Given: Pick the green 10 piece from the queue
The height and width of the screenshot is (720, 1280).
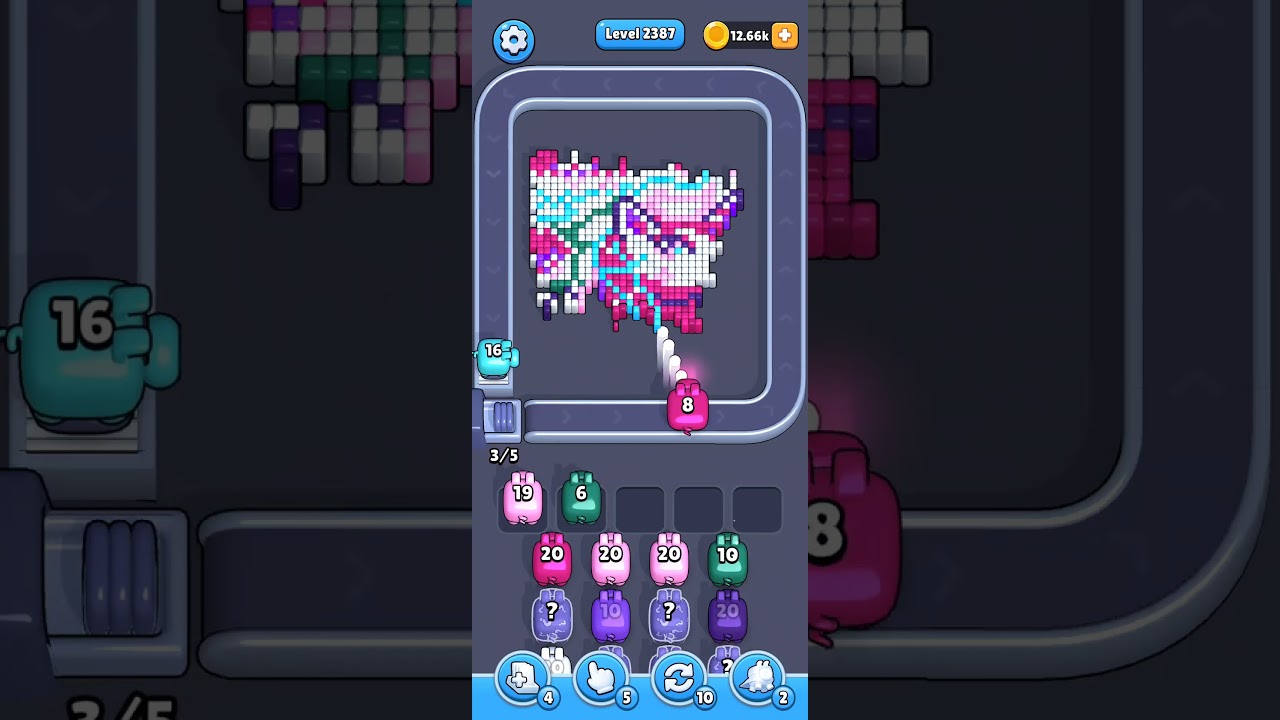Looking at the screenshot, I should pos(727,555).
